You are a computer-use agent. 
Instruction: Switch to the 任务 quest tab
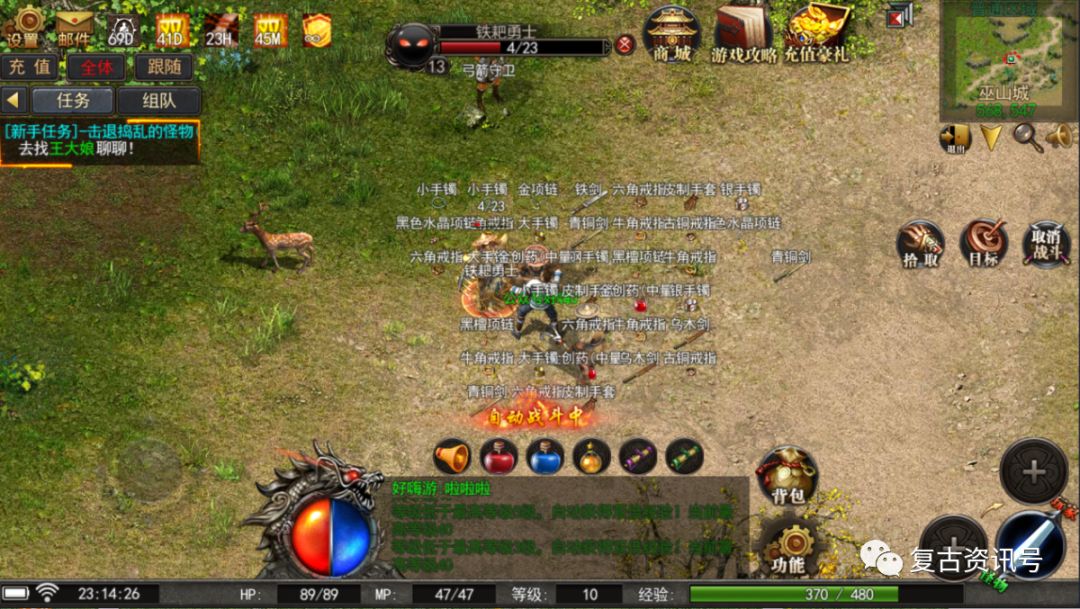pos(73,101)
